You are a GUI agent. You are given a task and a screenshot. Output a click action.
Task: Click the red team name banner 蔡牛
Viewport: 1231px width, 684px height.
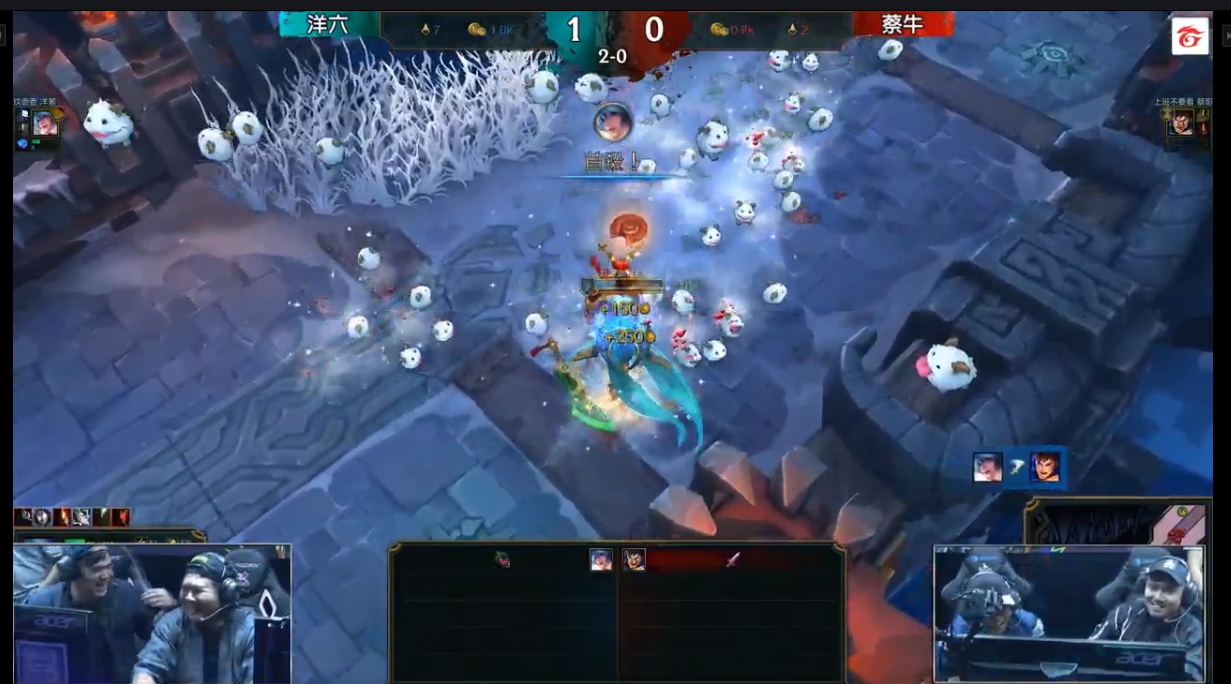coord(902,25)
